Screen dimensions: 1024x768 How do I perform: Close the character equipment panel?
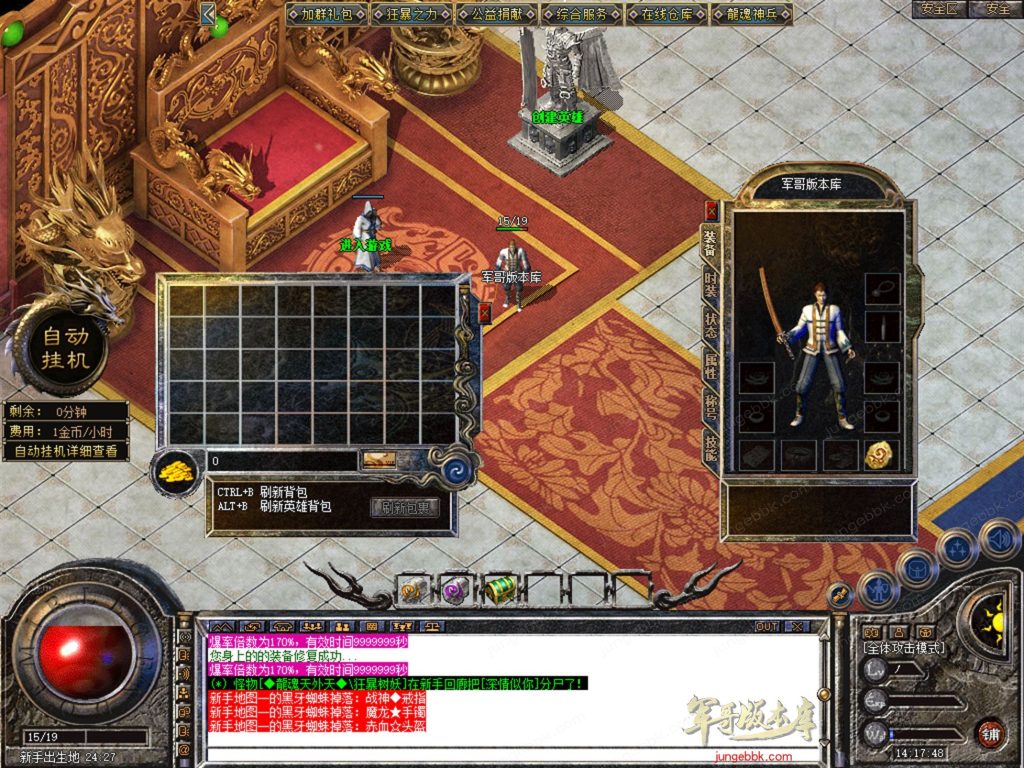tap(711, 211)
